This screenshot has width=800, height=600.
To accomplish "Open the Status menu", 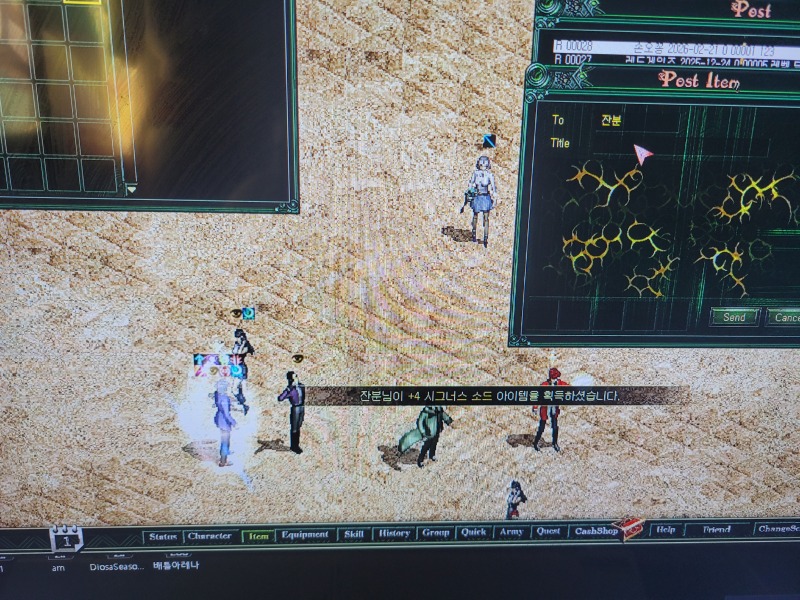I will (162, 536).
